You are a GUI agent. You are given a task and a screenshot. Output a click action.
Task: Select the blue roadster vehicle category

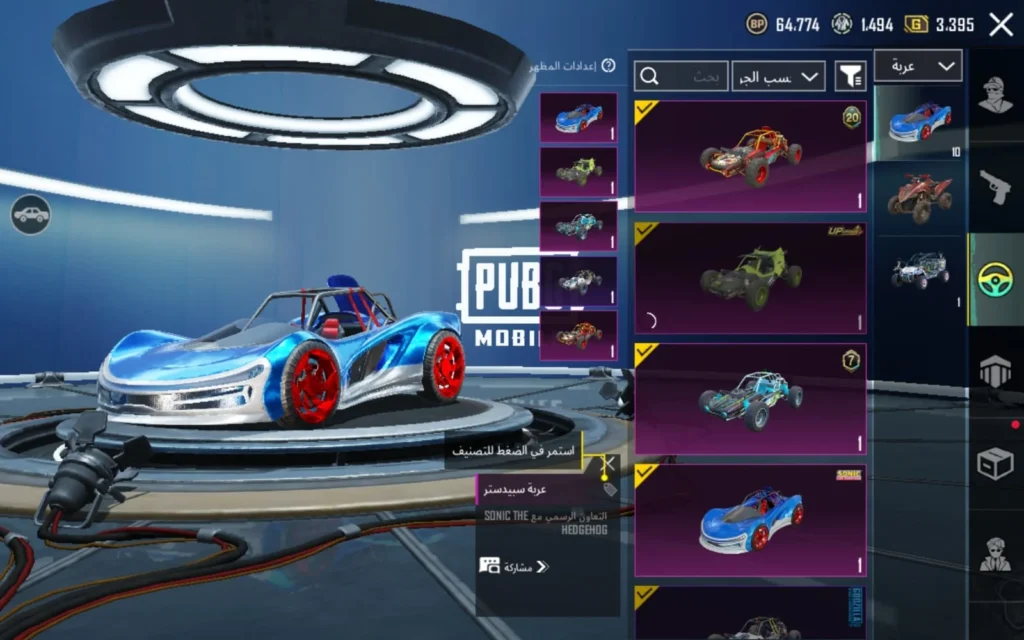(x=919, y=123)
